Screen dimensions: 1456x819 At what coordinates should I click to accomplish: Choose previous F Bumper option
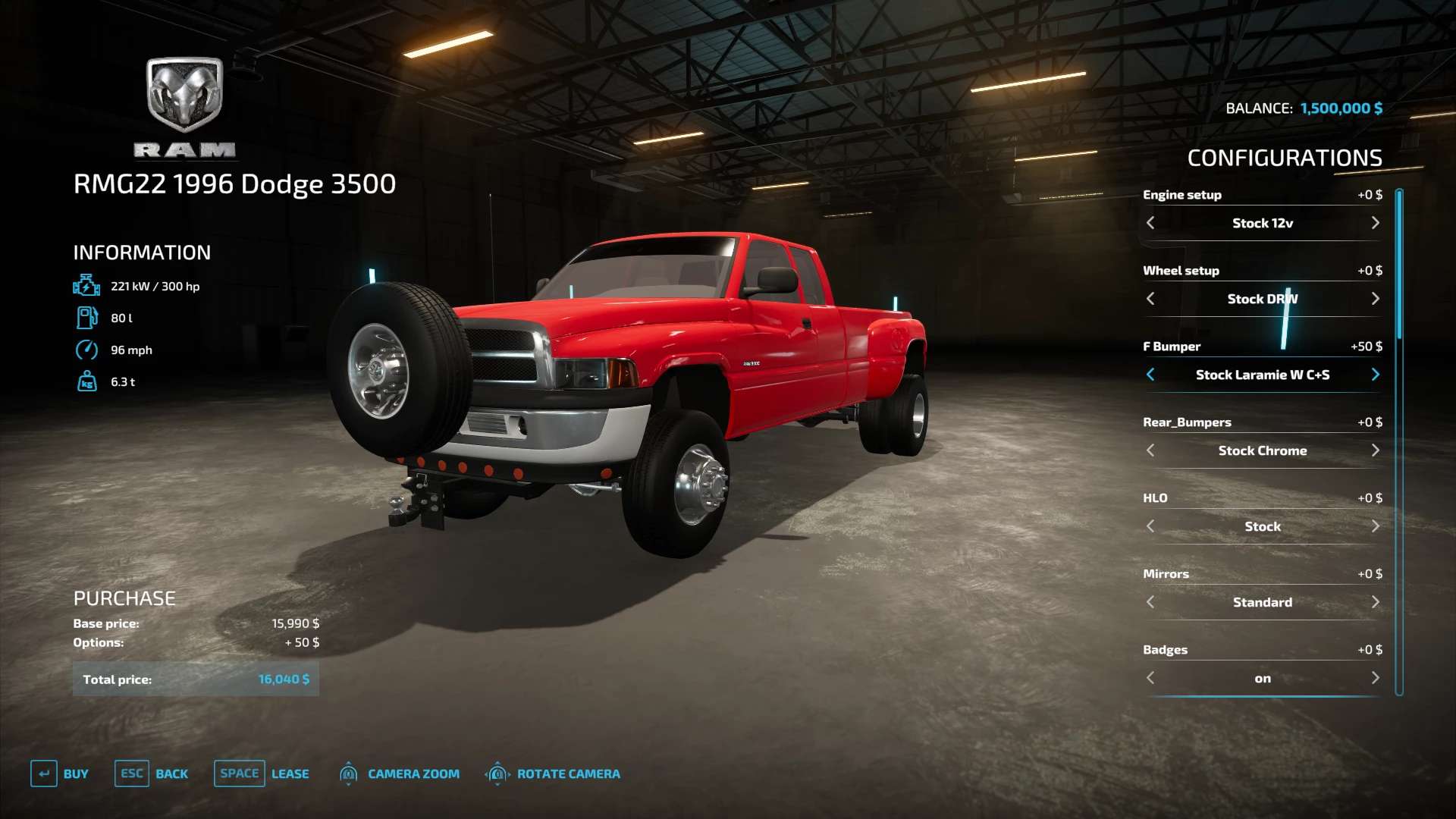click(x=1150, y=375)
